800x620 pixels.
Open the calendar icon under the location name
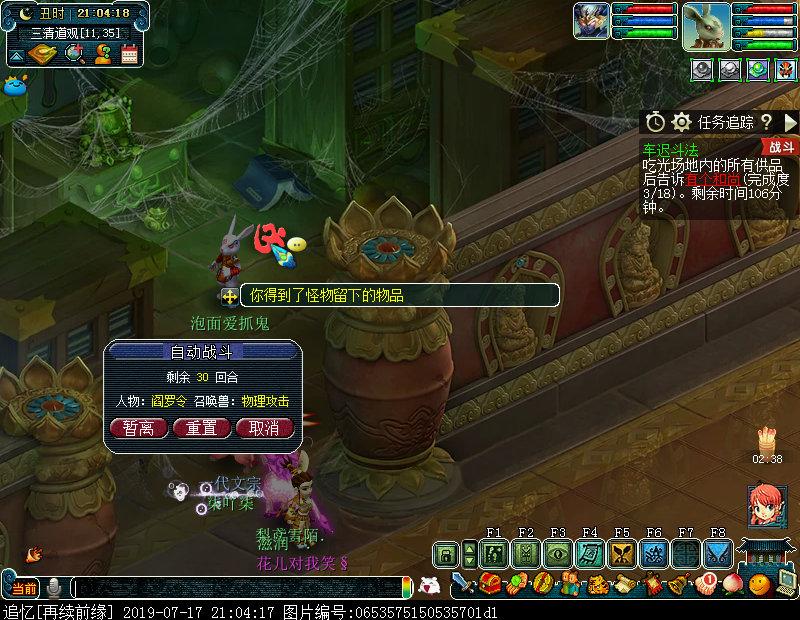pos(129,54)
